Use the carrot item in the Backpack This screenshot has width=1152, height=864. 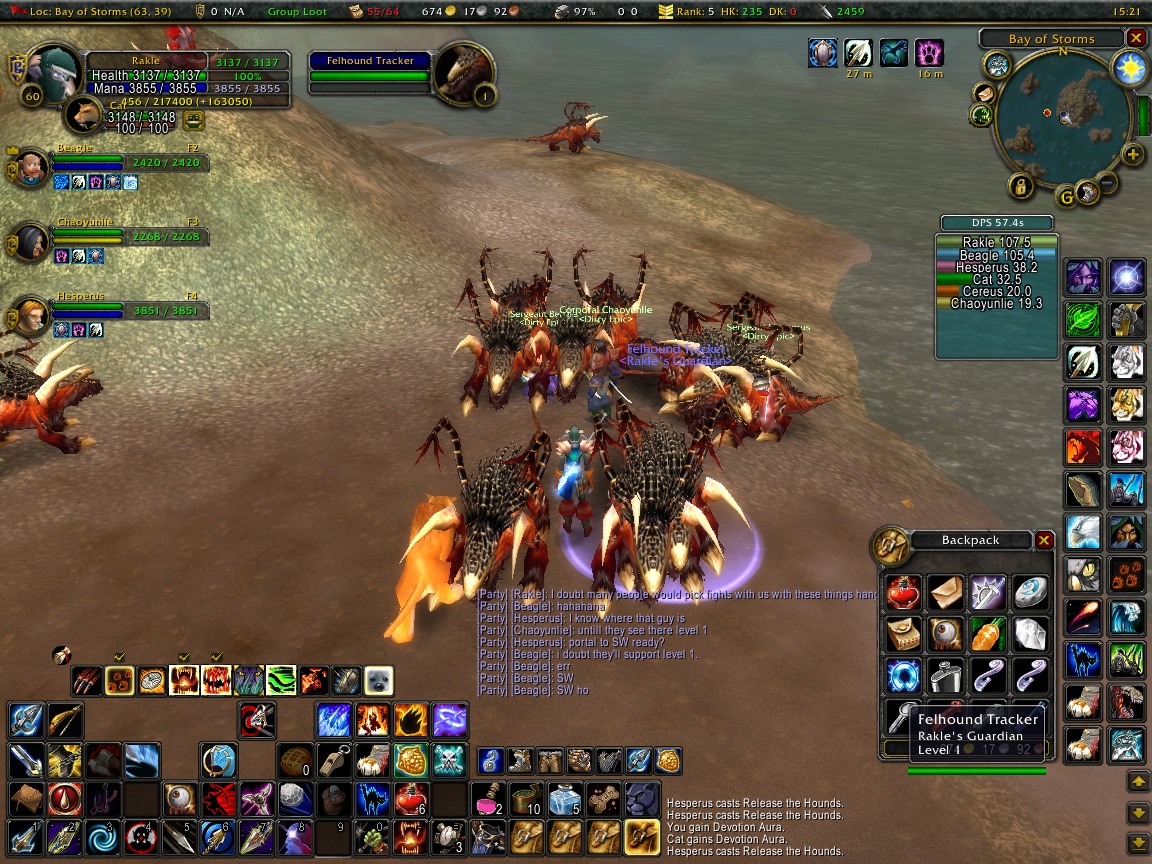pyautogui.click(x=987, y=633)
